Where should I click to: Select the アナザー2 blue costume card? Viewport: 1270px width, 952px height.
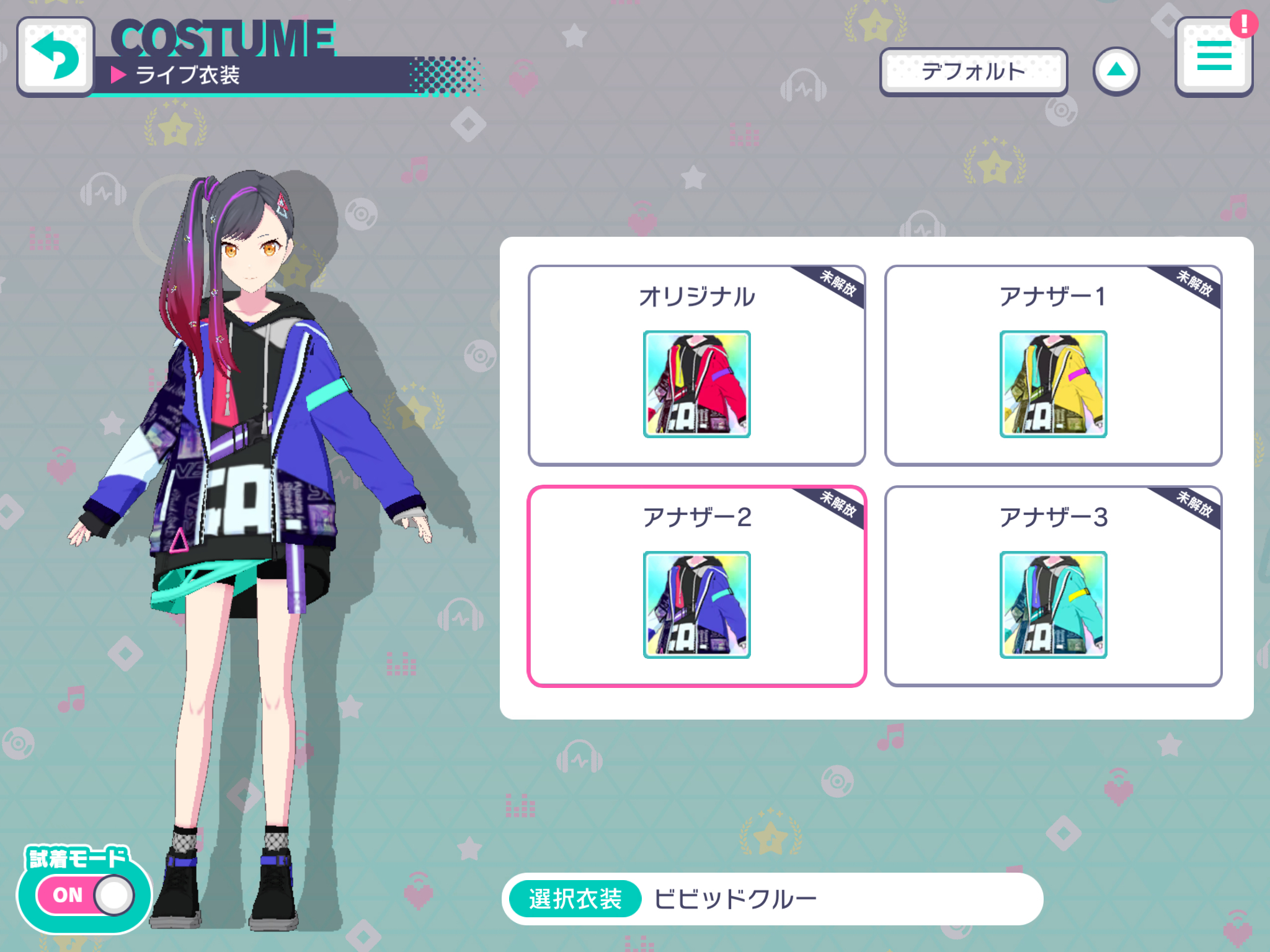(696, 586)
